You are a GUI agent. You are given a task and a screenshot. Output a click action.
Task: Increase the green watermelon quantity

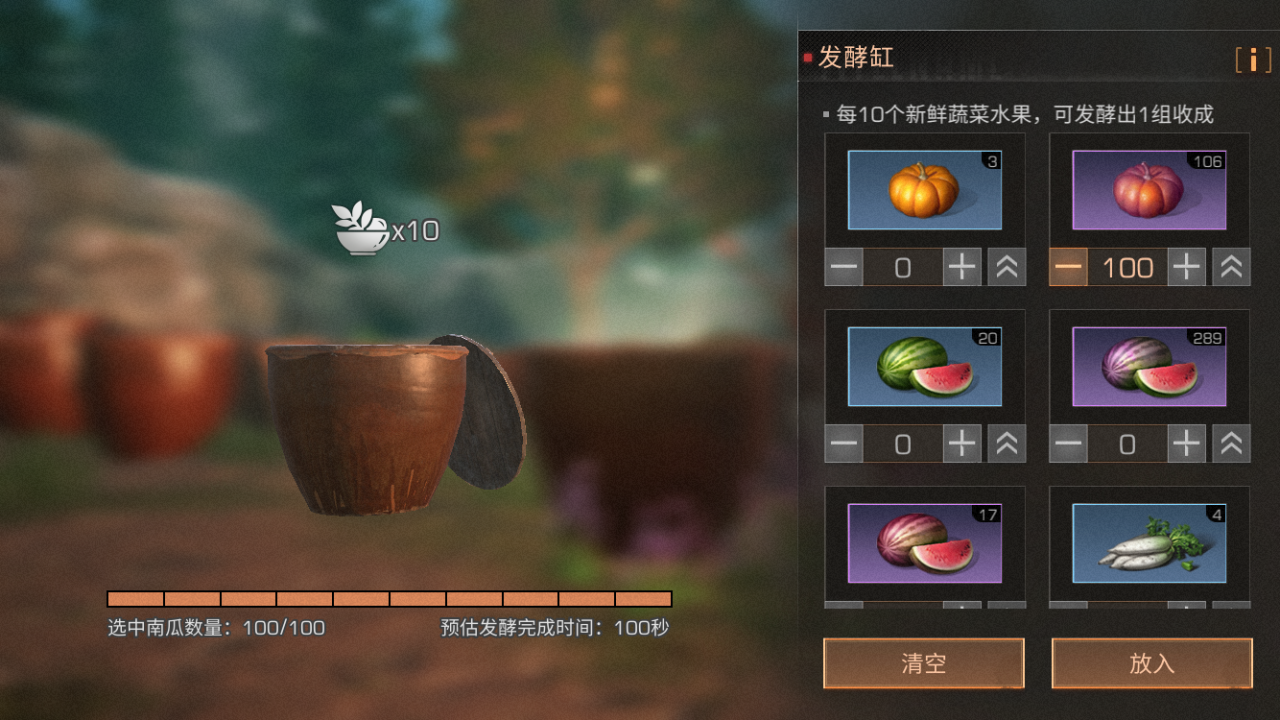[962, 443]
